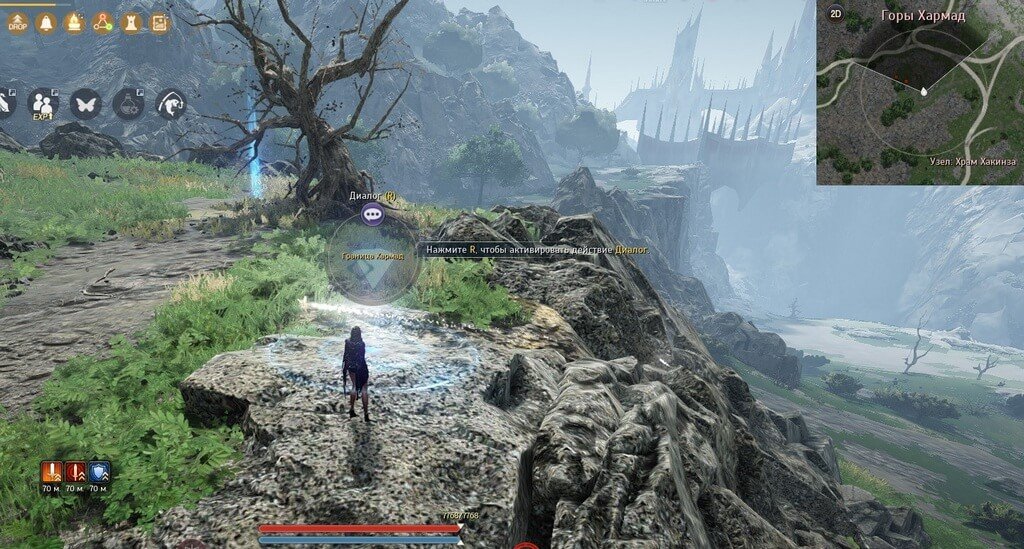Open the castle tower icon
The image size is (1024, 549).
click(x=130, y=22)
